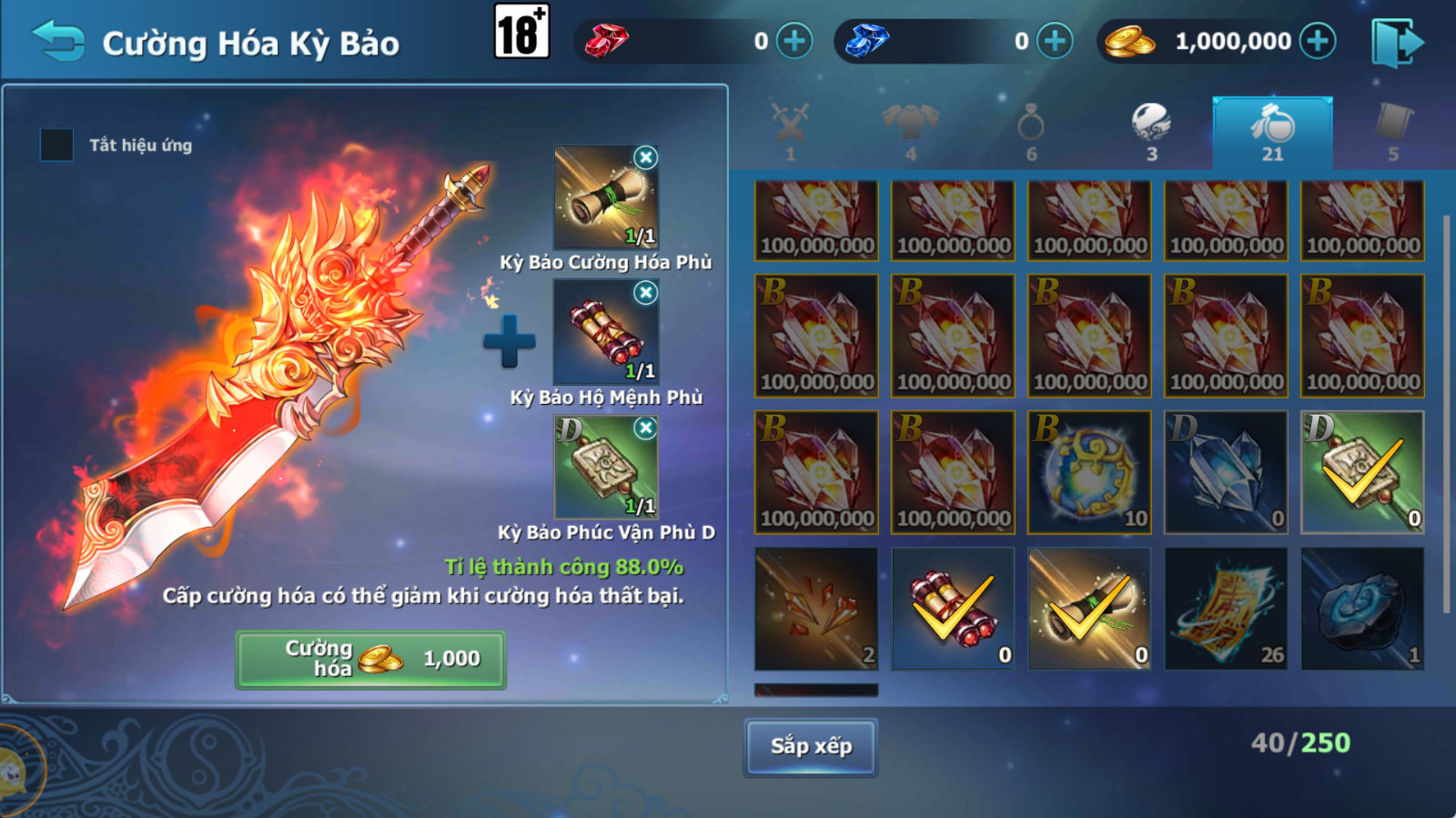The width and height of the screenshot is (1456, 818).
Task: Add more blue gems
Action: (x=1055, y=42)
